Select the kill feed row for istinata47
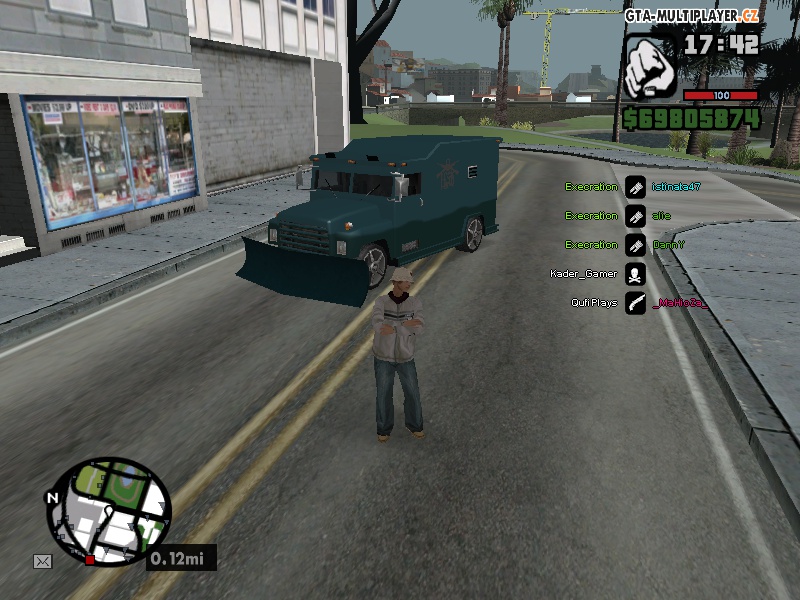 coord(635,187)
